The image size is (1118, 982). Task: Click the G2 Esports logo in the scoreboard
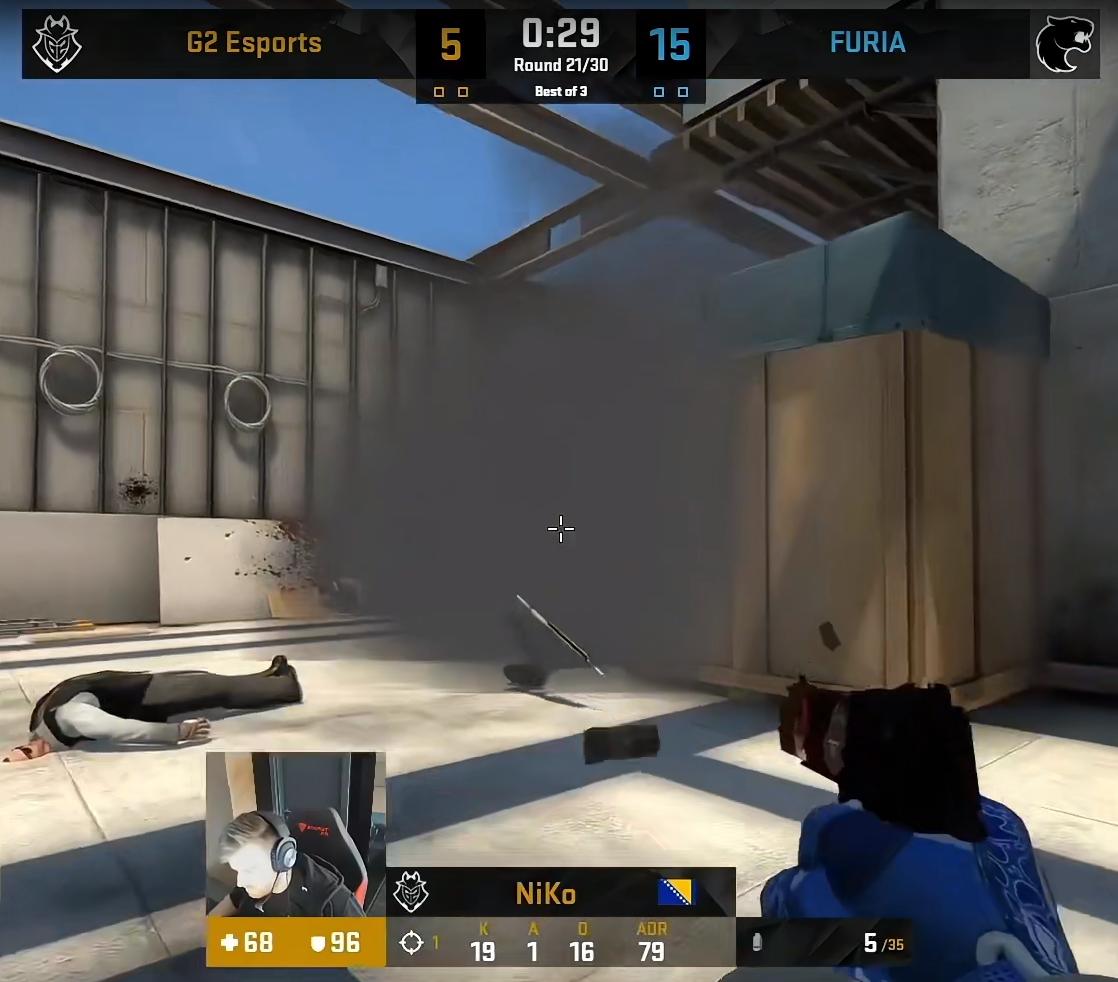(56, 44)
